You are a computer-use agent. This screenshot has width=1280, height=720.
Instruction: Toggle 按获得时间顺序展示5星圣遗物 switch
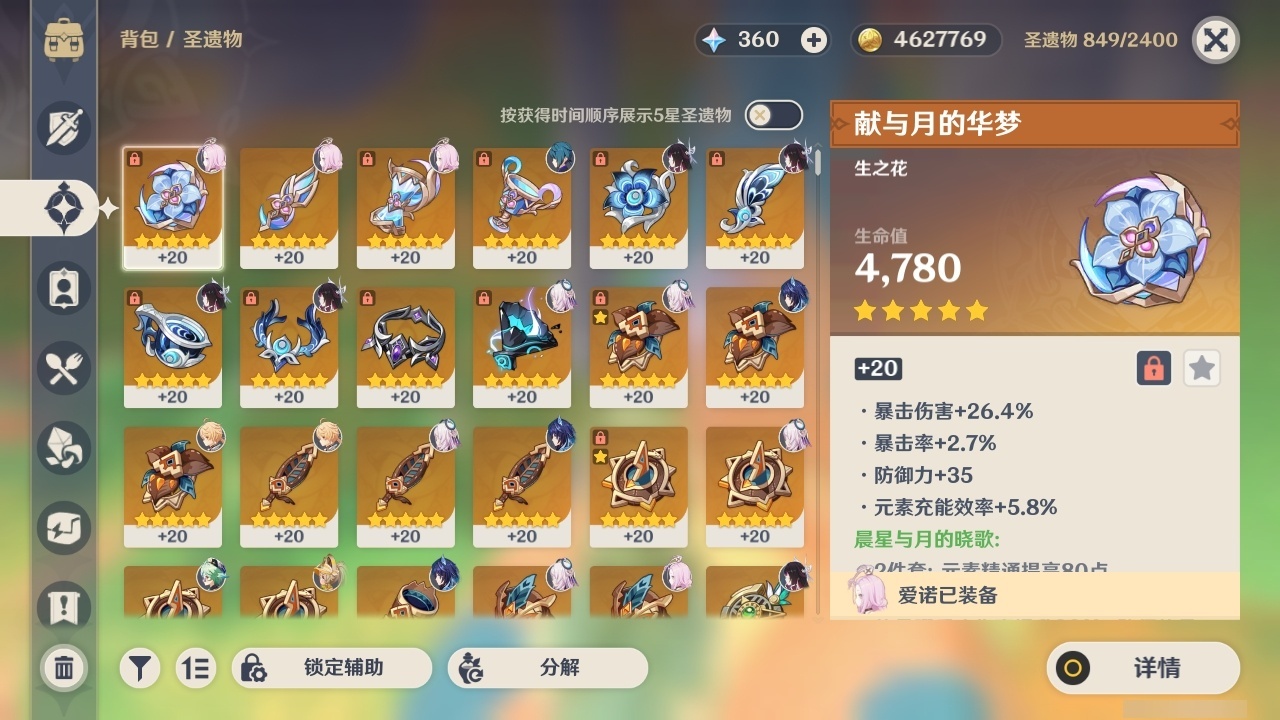(772, 115)
